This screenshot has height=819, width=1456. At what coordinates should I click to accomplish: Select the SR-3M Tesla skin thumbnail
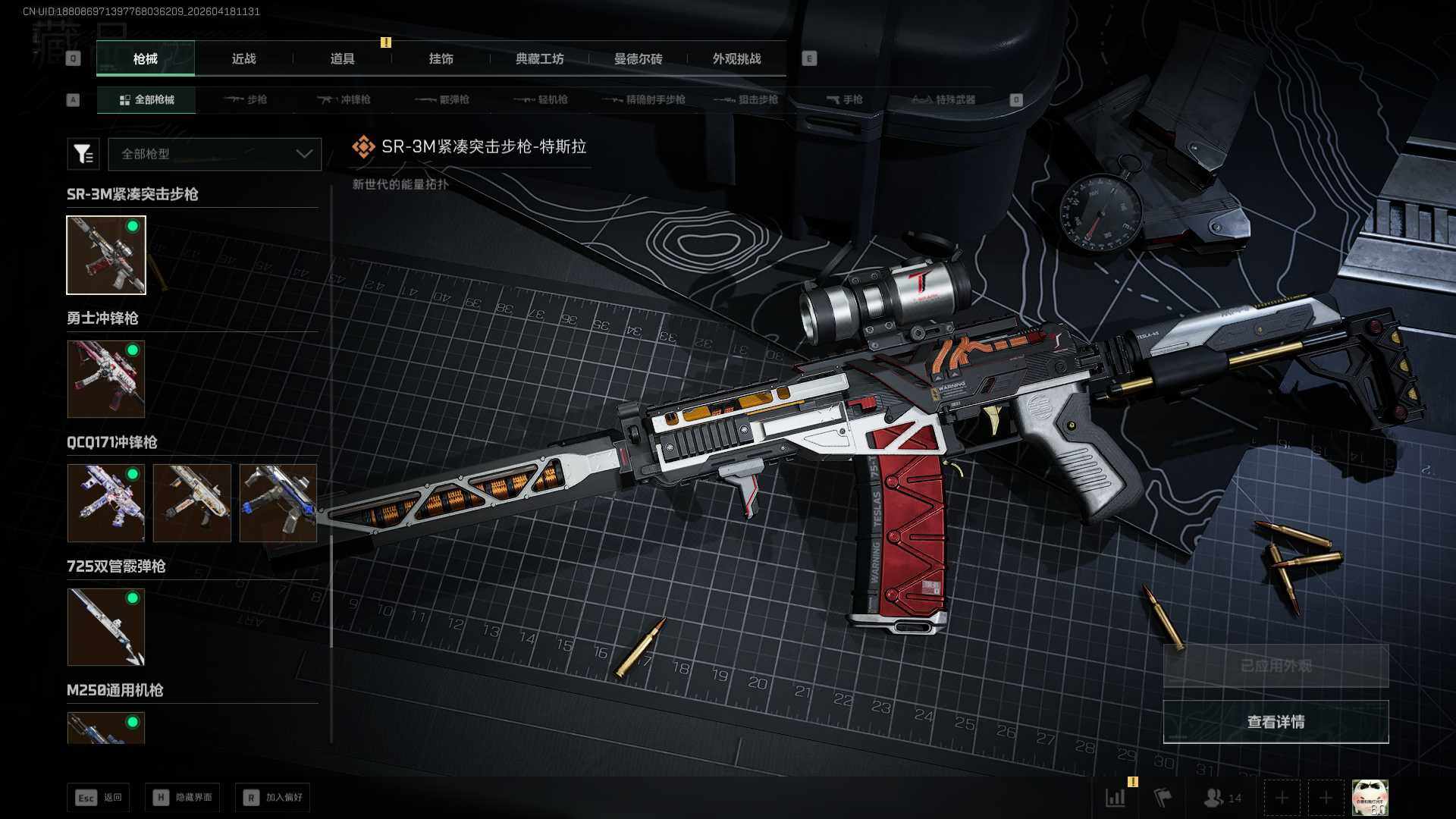106,255
